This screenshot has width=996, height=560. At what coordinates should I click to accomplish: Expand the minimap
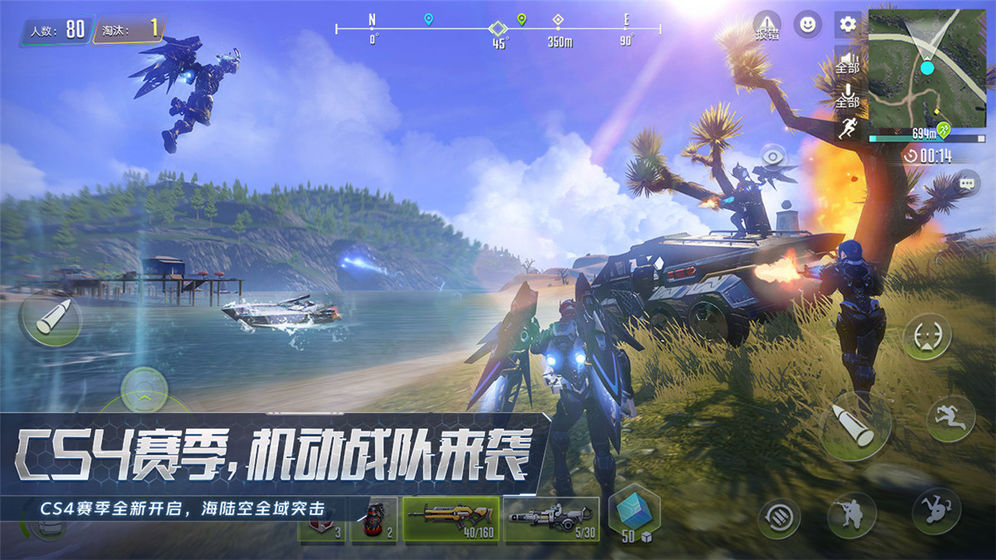point(926,67)
